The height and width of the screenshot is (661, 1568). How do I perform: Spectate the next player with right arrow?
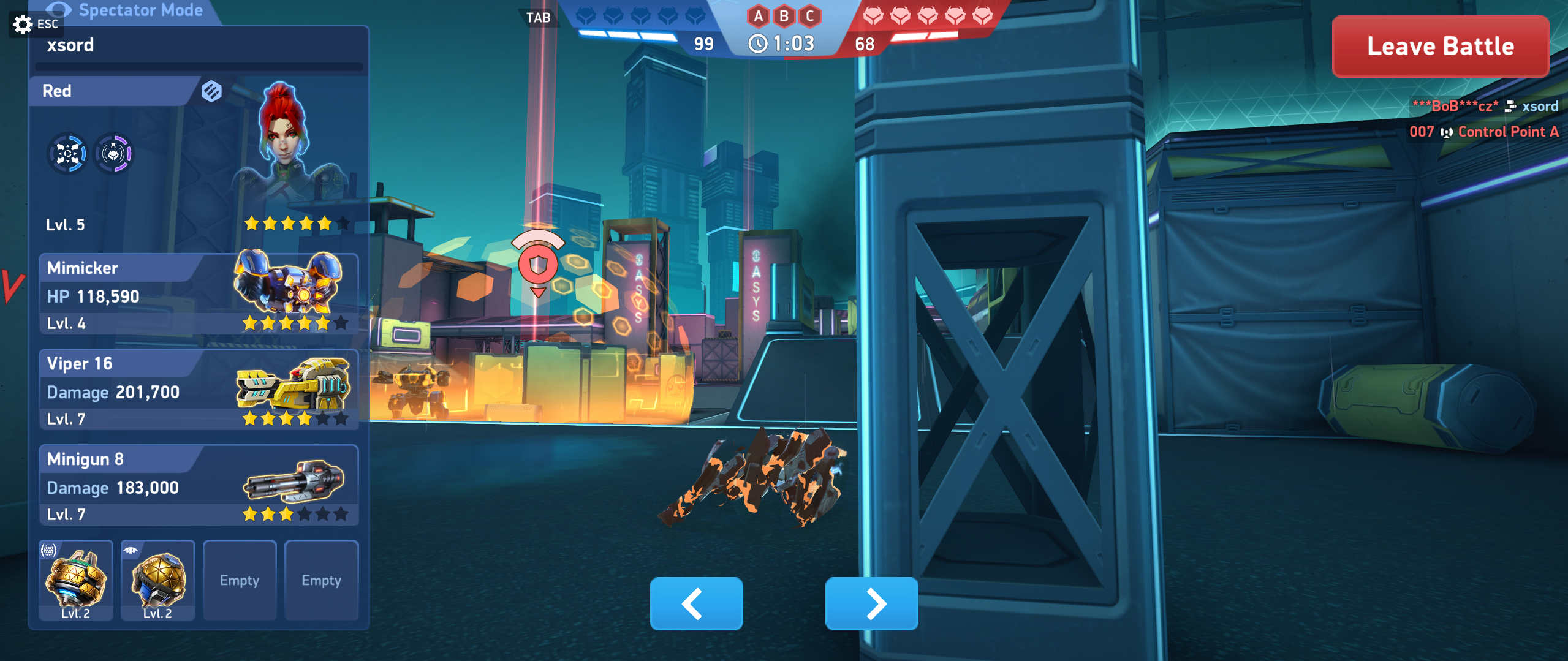[x=871, y=603]
